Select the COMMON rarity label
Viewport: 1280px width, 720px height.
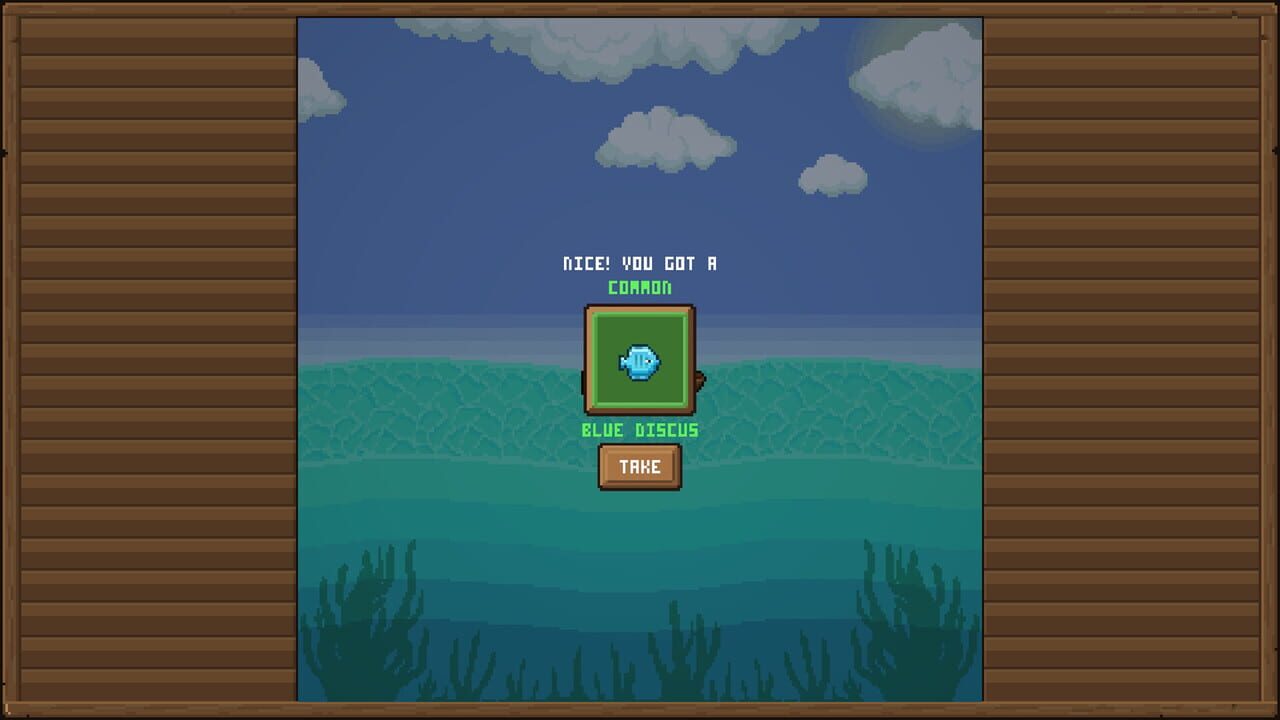[x=639, y=288]
